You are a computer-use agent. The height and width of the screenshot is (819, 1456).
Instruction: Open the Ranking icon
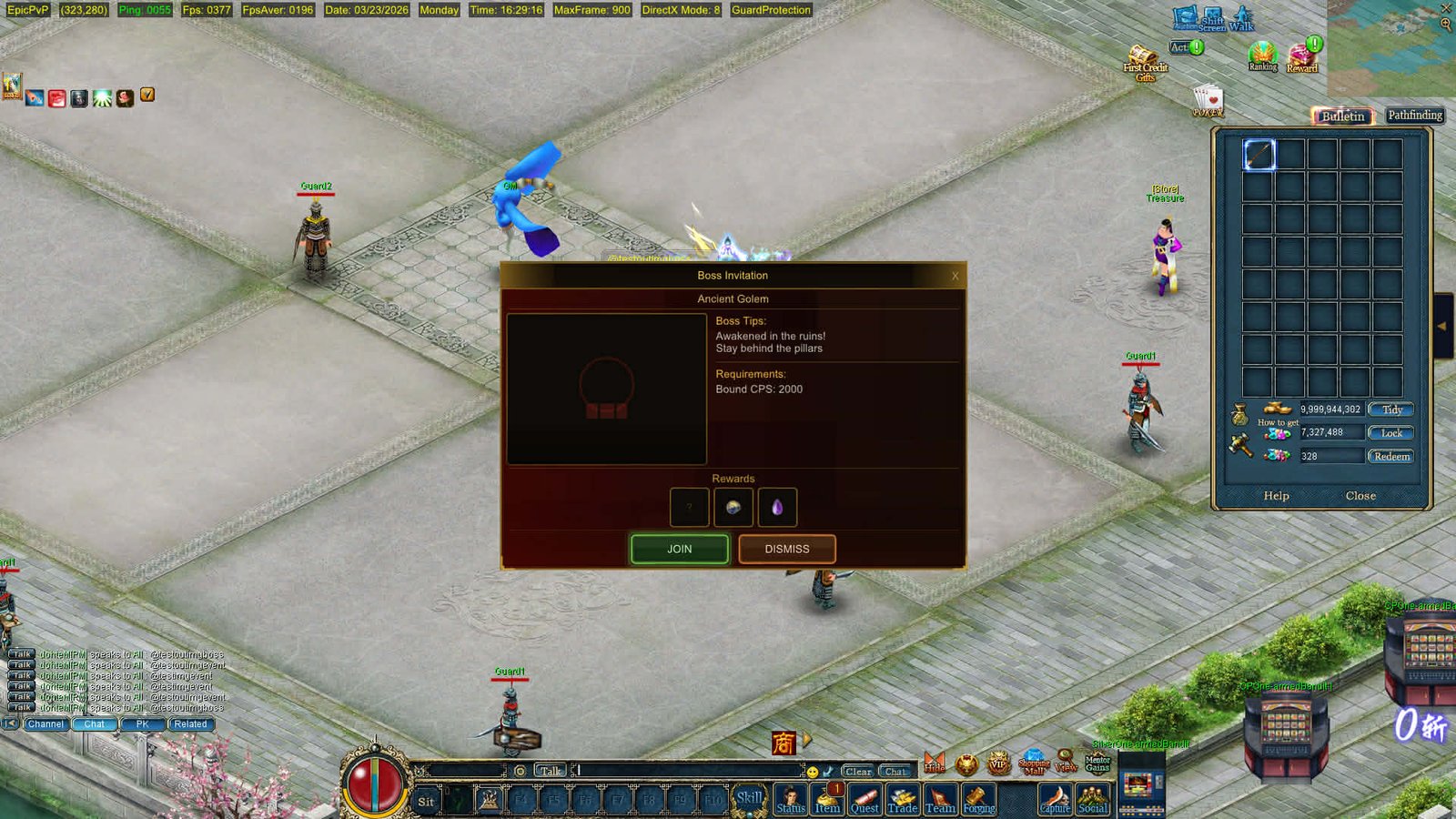pos(1262,56)
